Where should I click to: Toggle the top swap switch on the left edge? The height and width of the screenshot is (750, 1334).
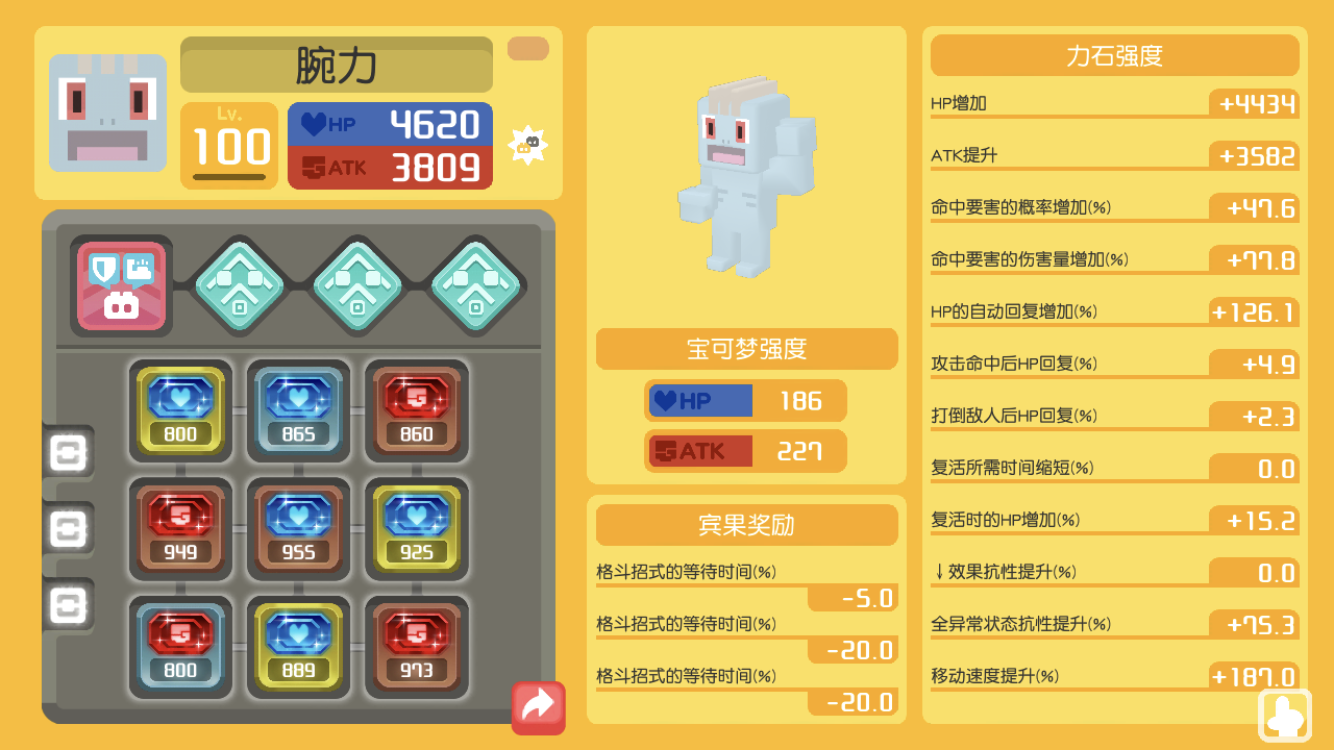(x=66, y=454)
